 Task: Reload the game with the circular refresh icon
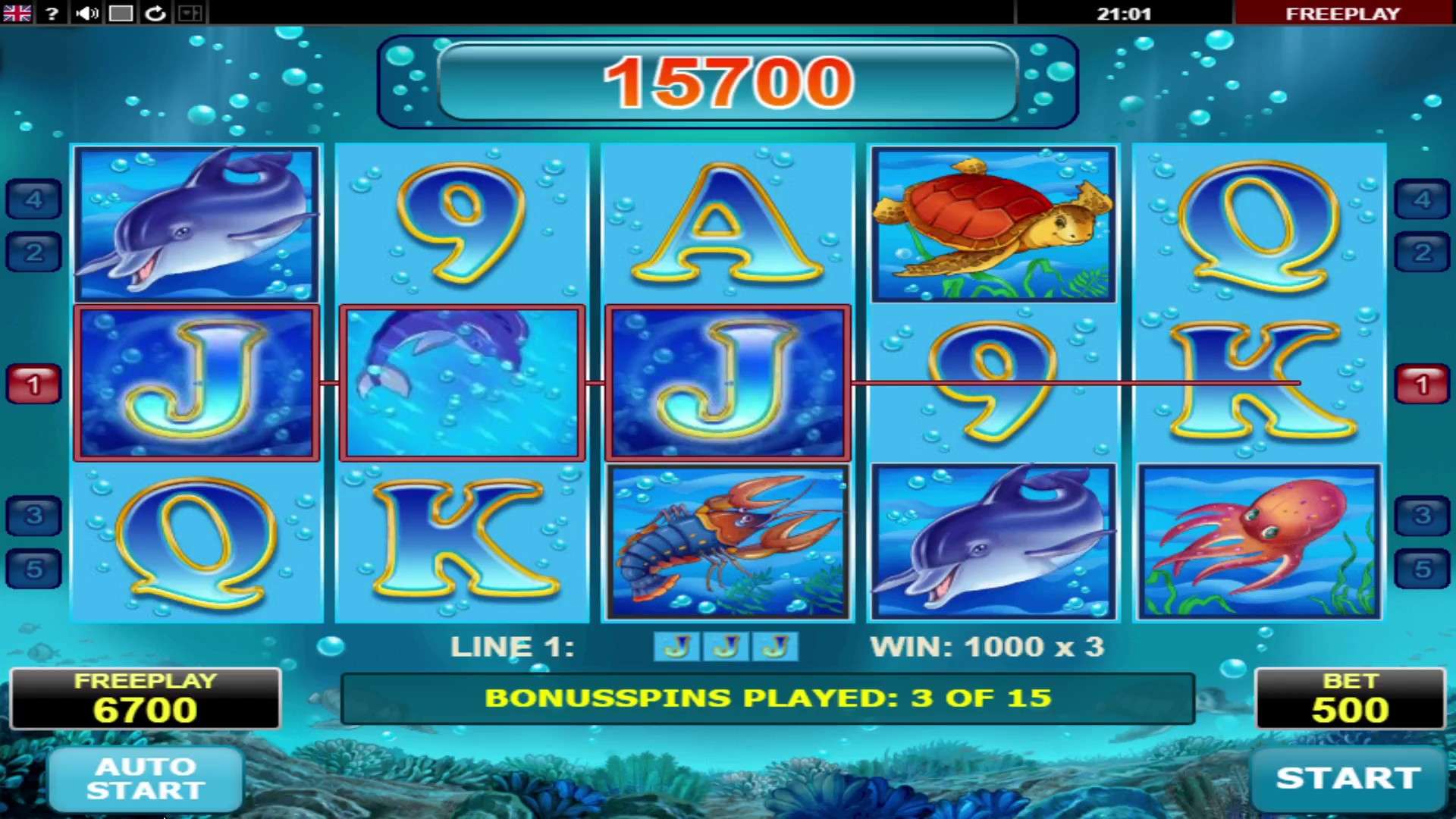[x=155, y=13]
